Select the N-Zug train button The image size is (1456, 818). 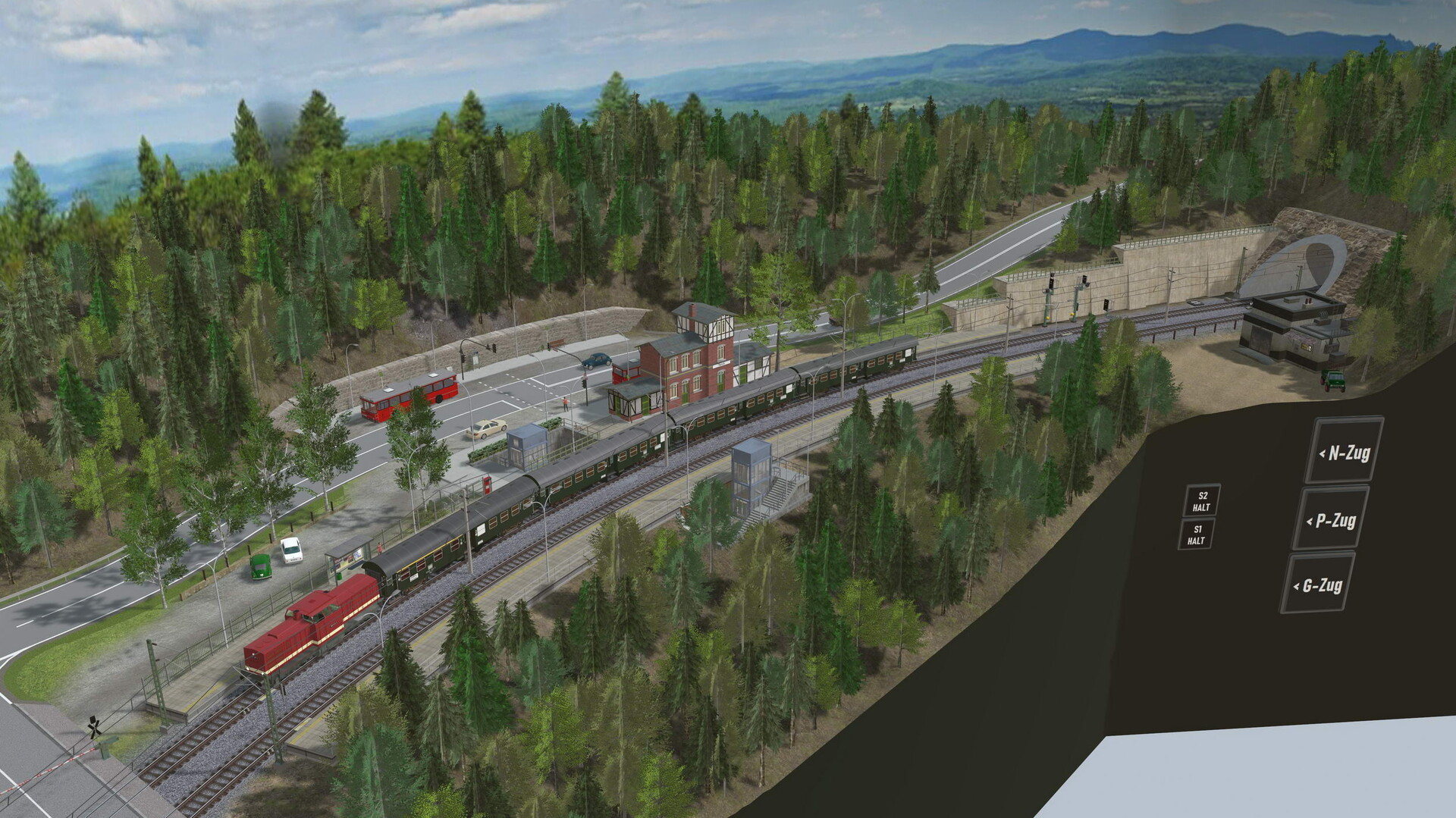click(1343, 453)
